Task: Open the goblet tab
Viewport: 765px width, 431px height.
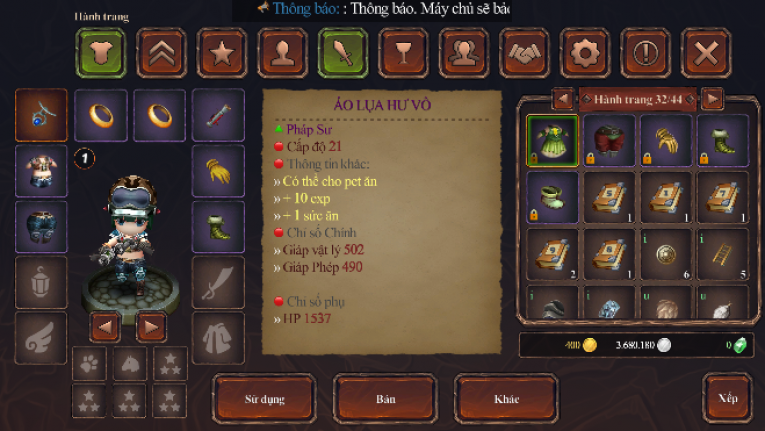Action: pos(403,53)
